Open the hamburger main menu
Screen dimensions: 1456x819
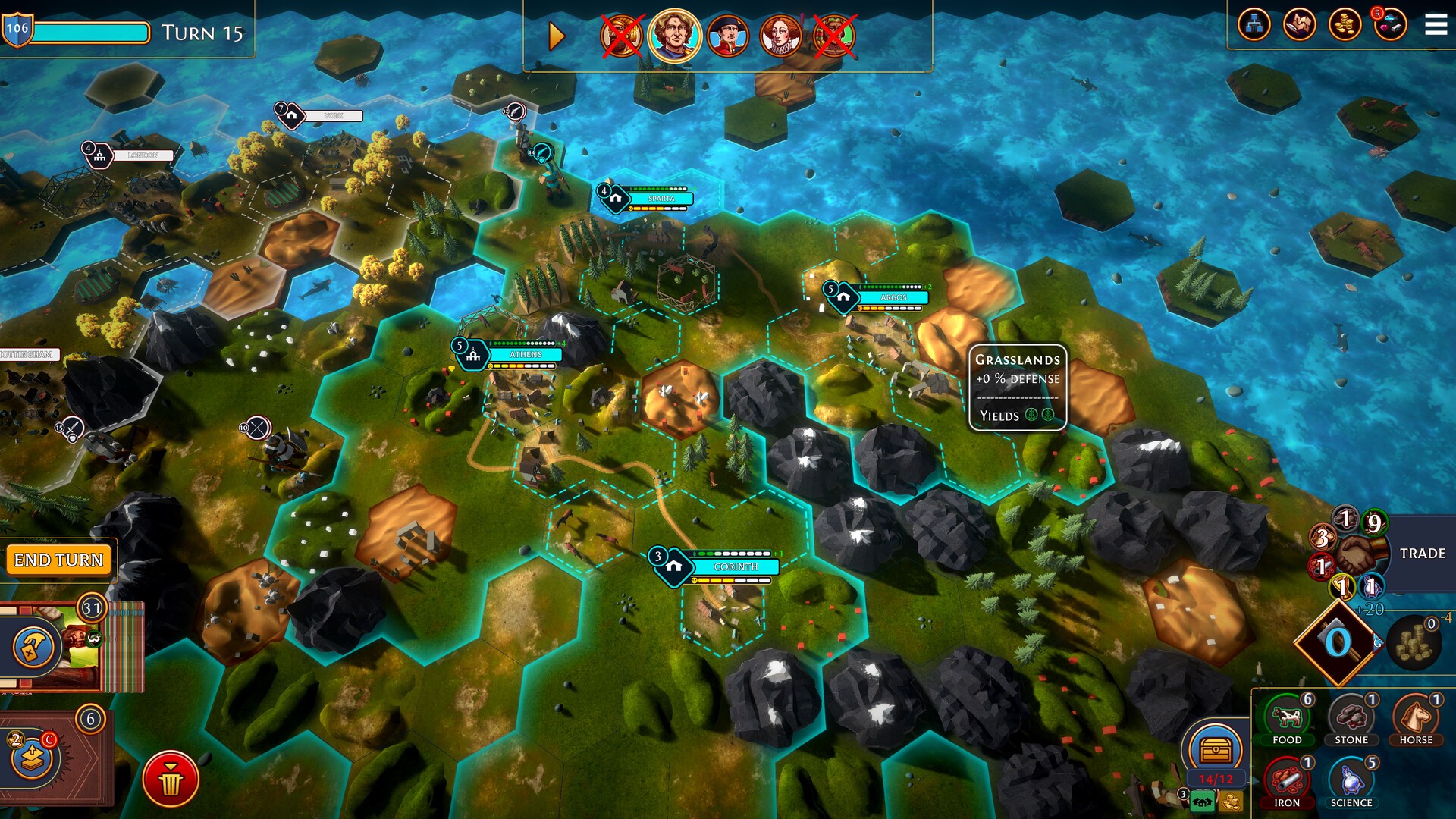(x=1436, y=25)
